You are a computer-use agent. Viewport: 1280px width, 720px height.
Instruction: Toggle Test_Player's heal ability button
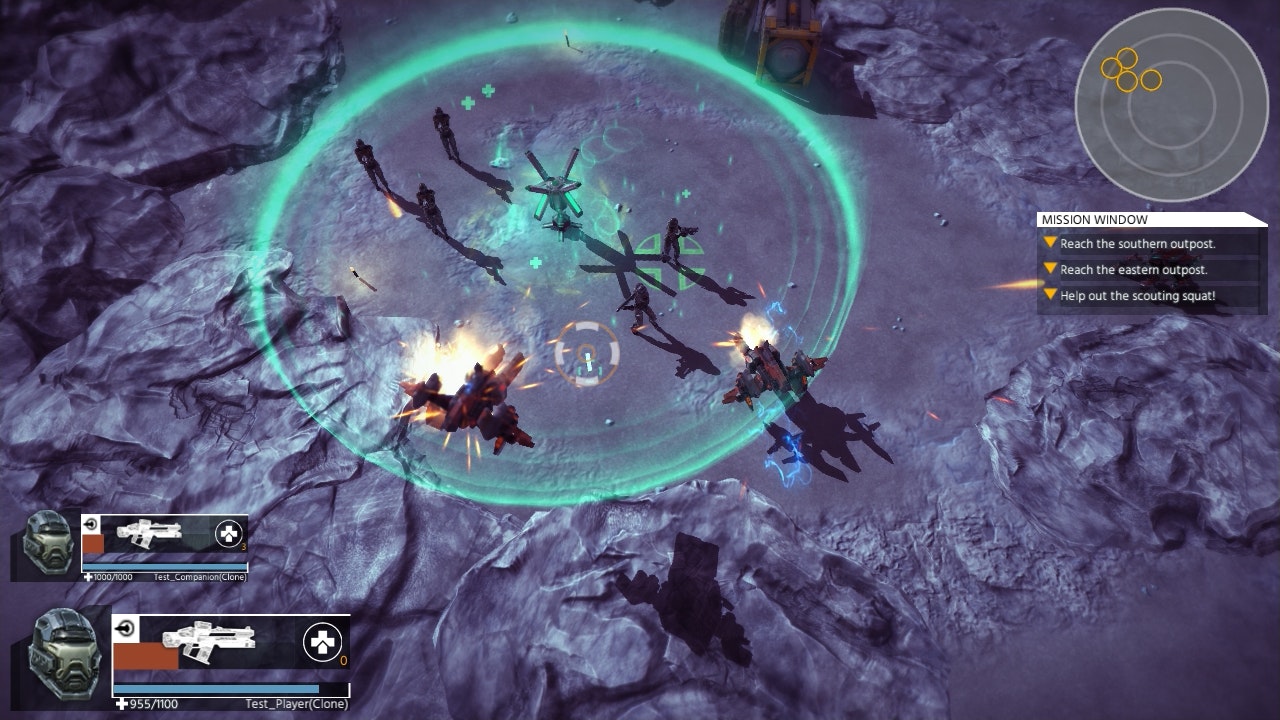(x=321, y=644)
